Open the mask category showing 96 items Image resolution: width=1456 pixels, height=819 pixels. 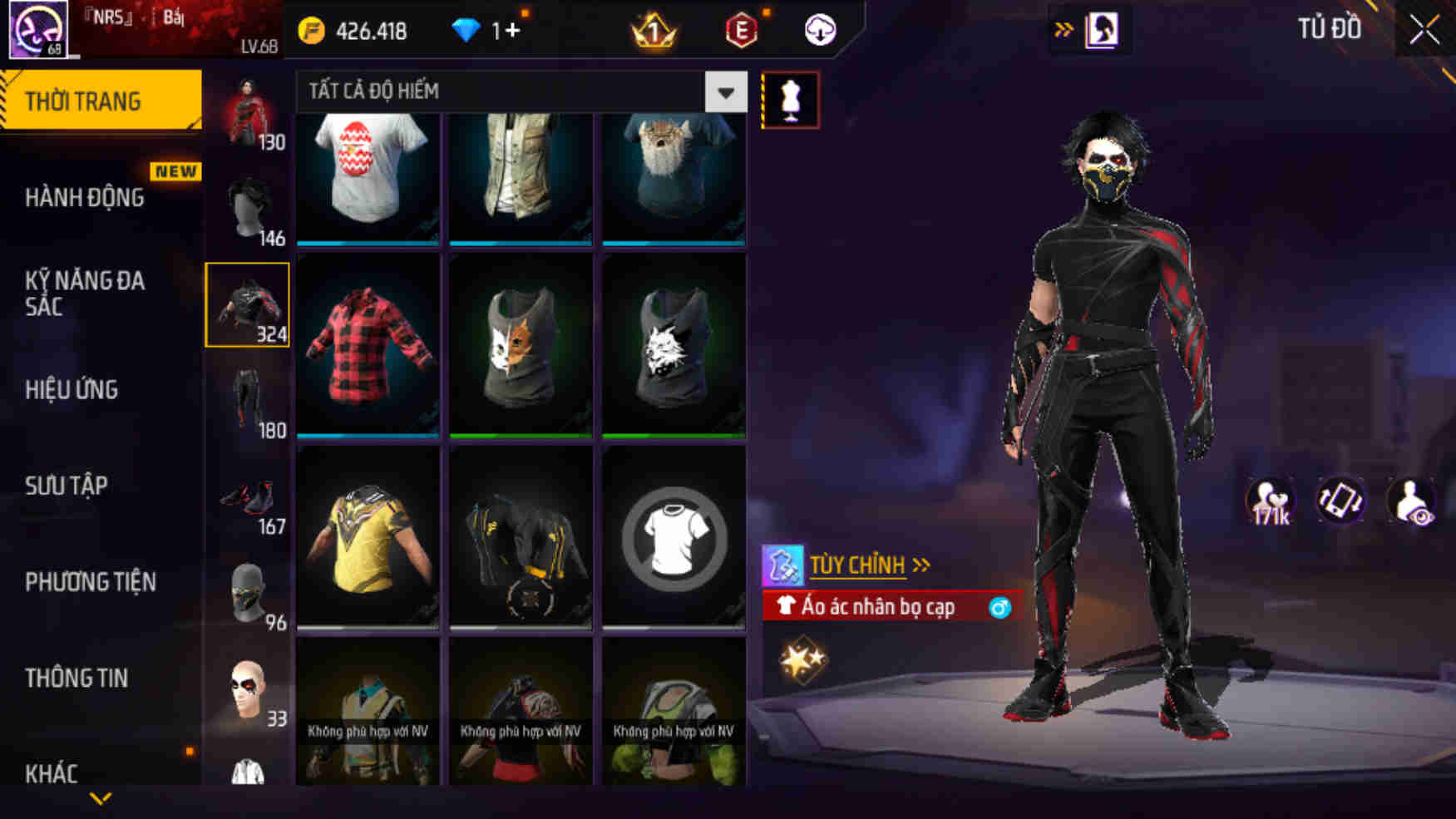(247, 590)
